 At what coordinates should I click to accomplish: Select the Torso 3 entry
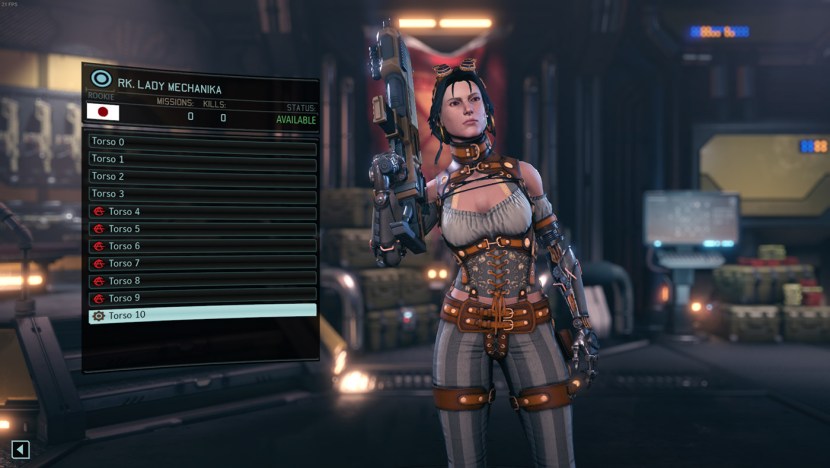202,194
